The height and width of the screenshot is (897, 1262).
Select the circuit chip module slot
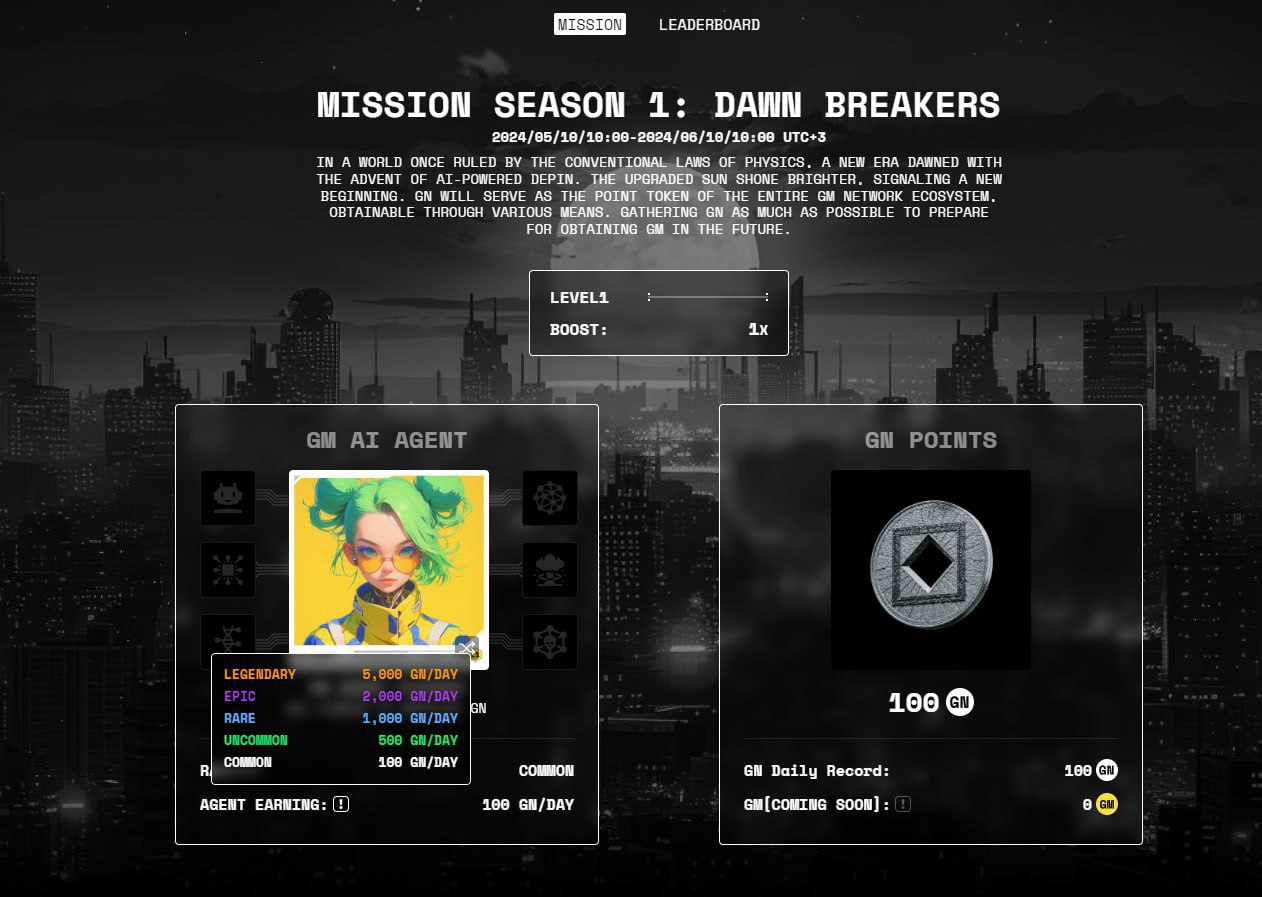click(228, 570)
